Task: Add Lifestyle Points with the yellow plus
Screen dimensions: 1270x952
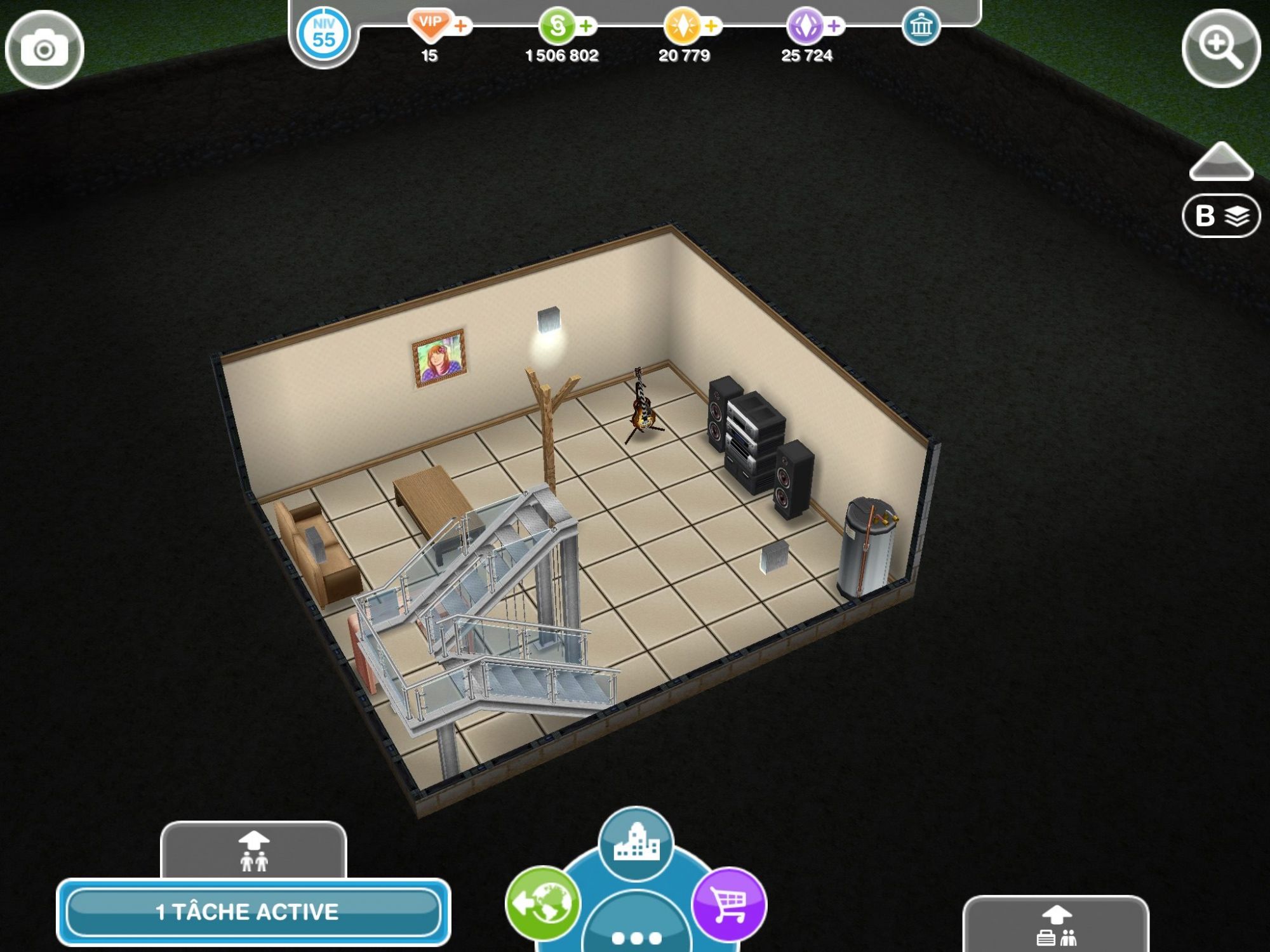Action: coord(712,26)
